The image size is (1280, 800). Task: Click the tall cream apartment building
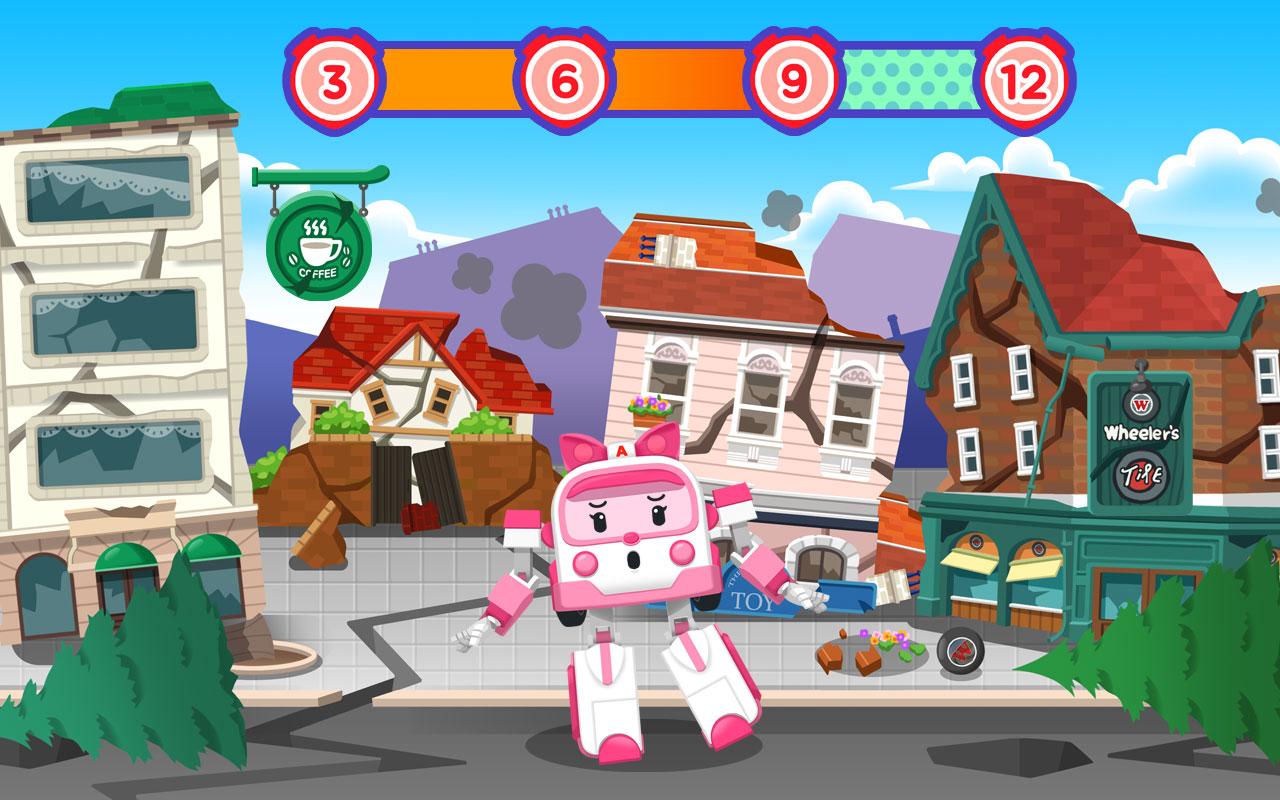tap(110, 300)
